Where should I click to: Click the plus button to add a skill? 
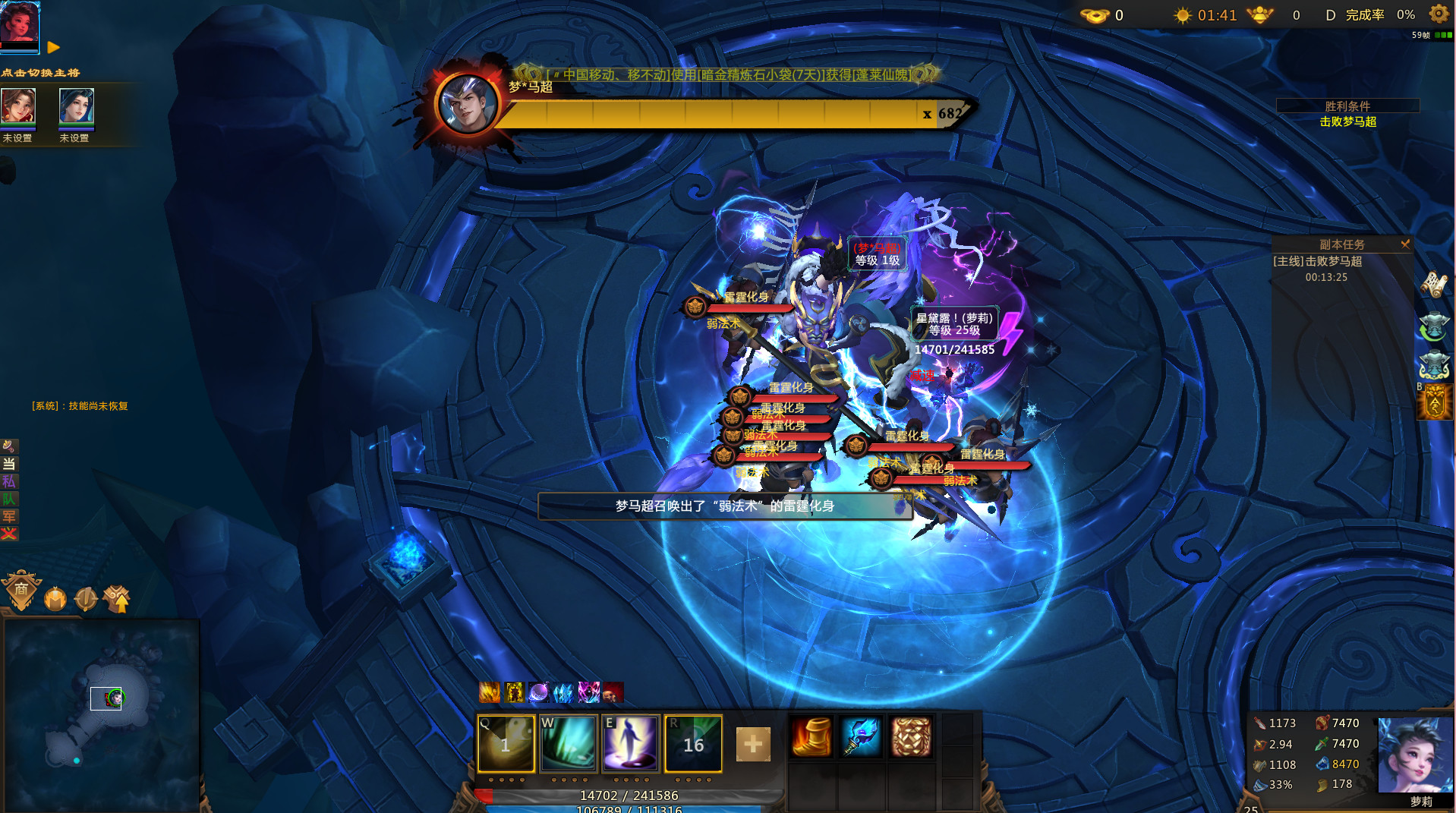pos(752,745)
